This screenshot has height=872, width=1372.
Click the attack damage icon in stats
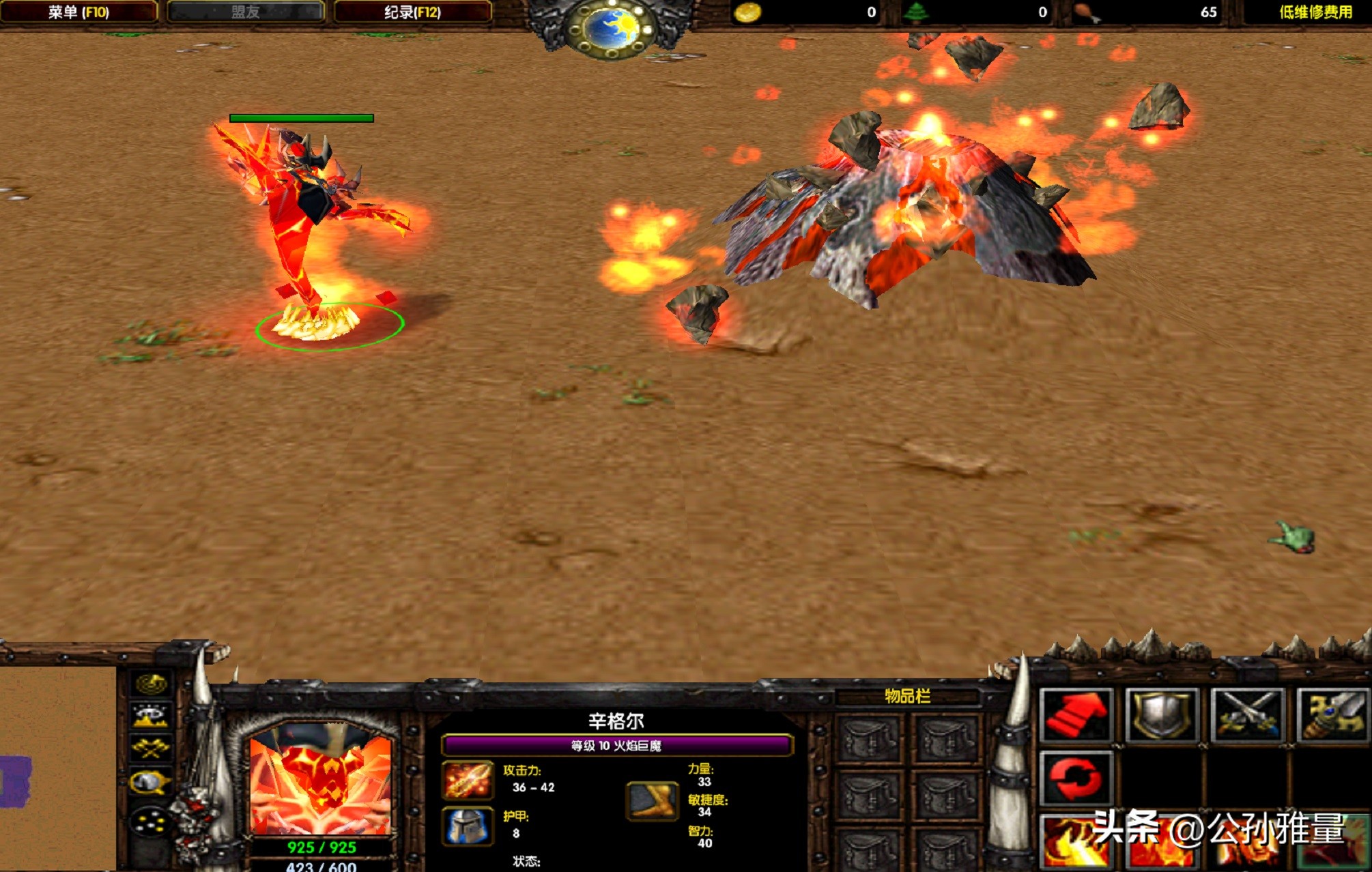(468, 780)
